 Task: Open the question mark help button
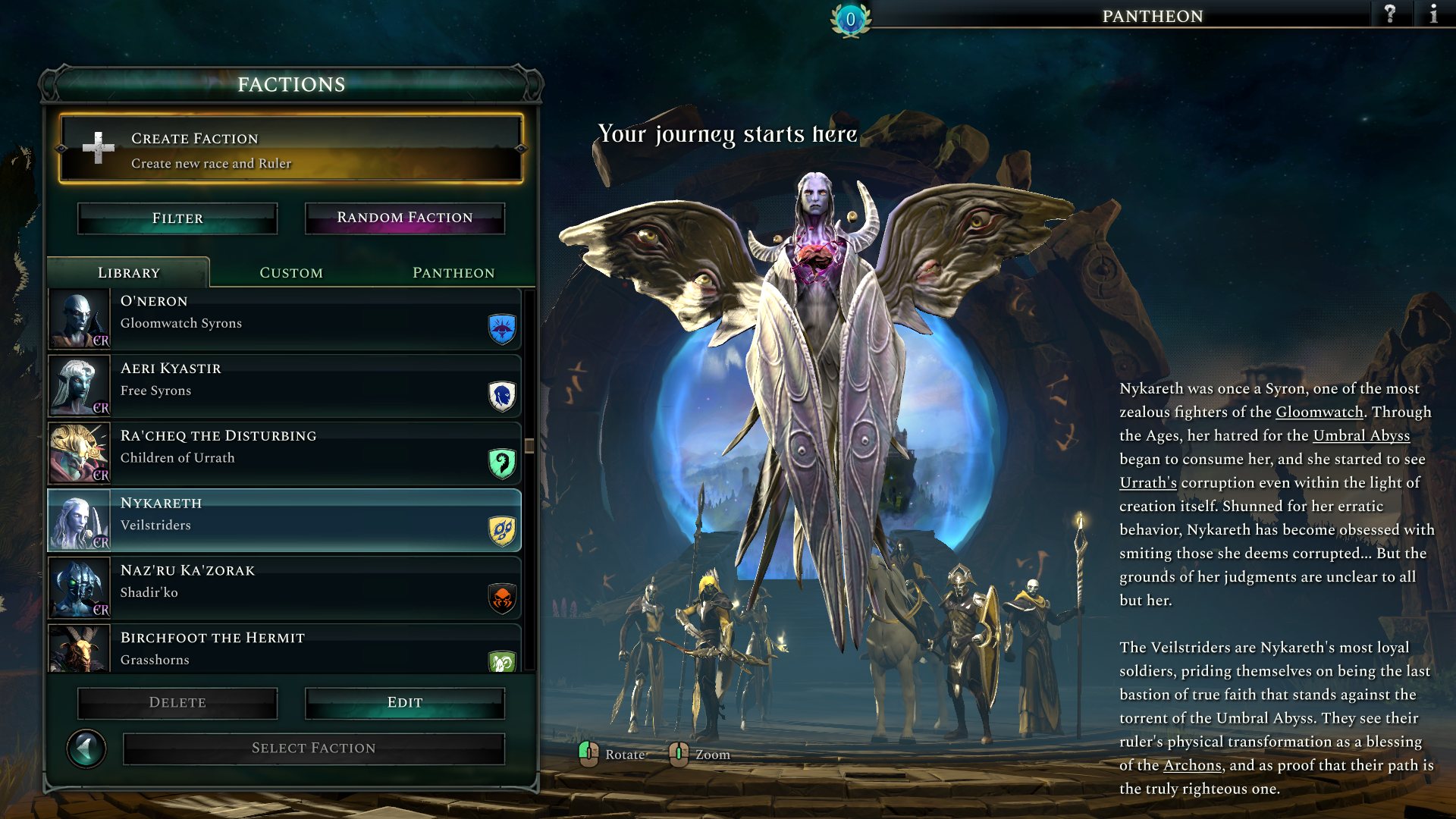coord(1390,14)
